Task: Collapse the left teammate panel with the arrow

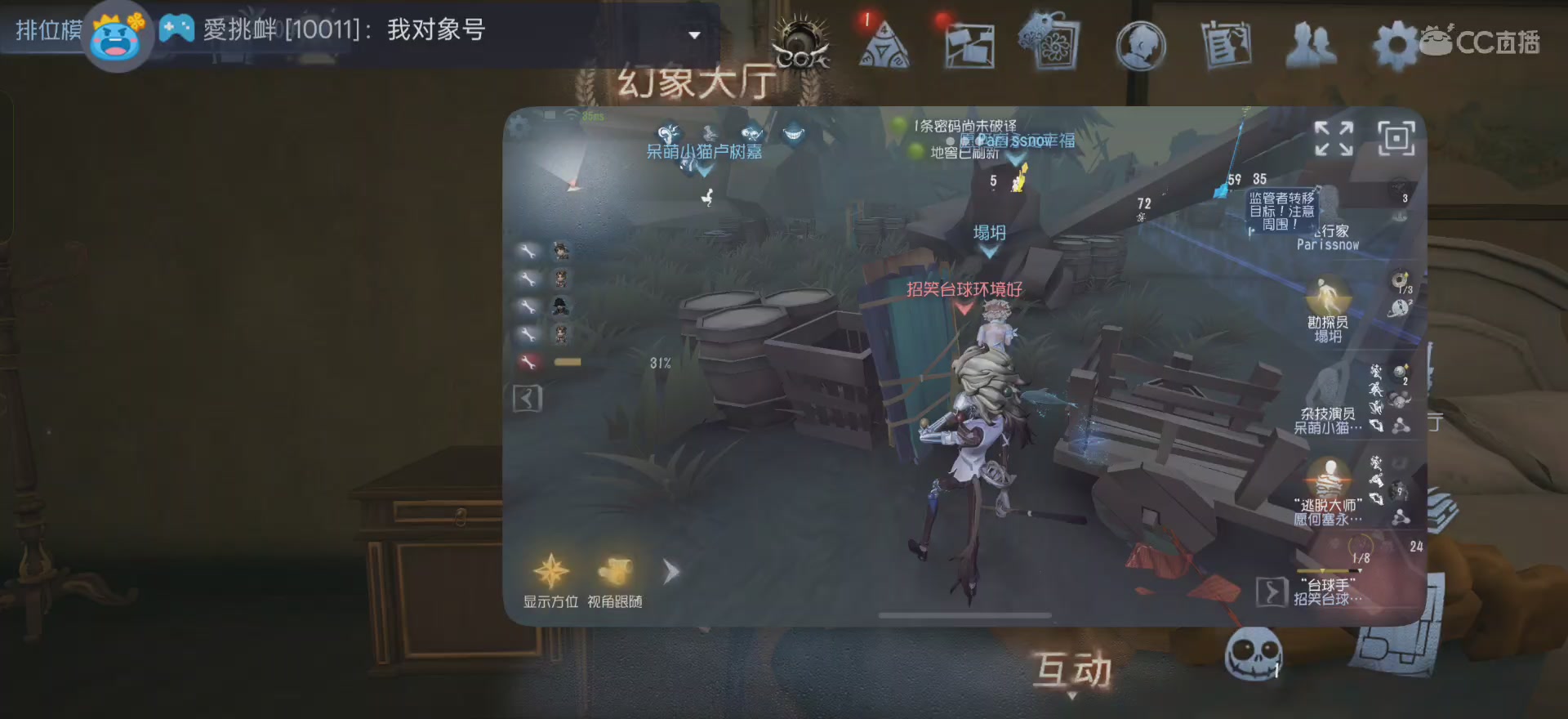Action: click(527, 398)
